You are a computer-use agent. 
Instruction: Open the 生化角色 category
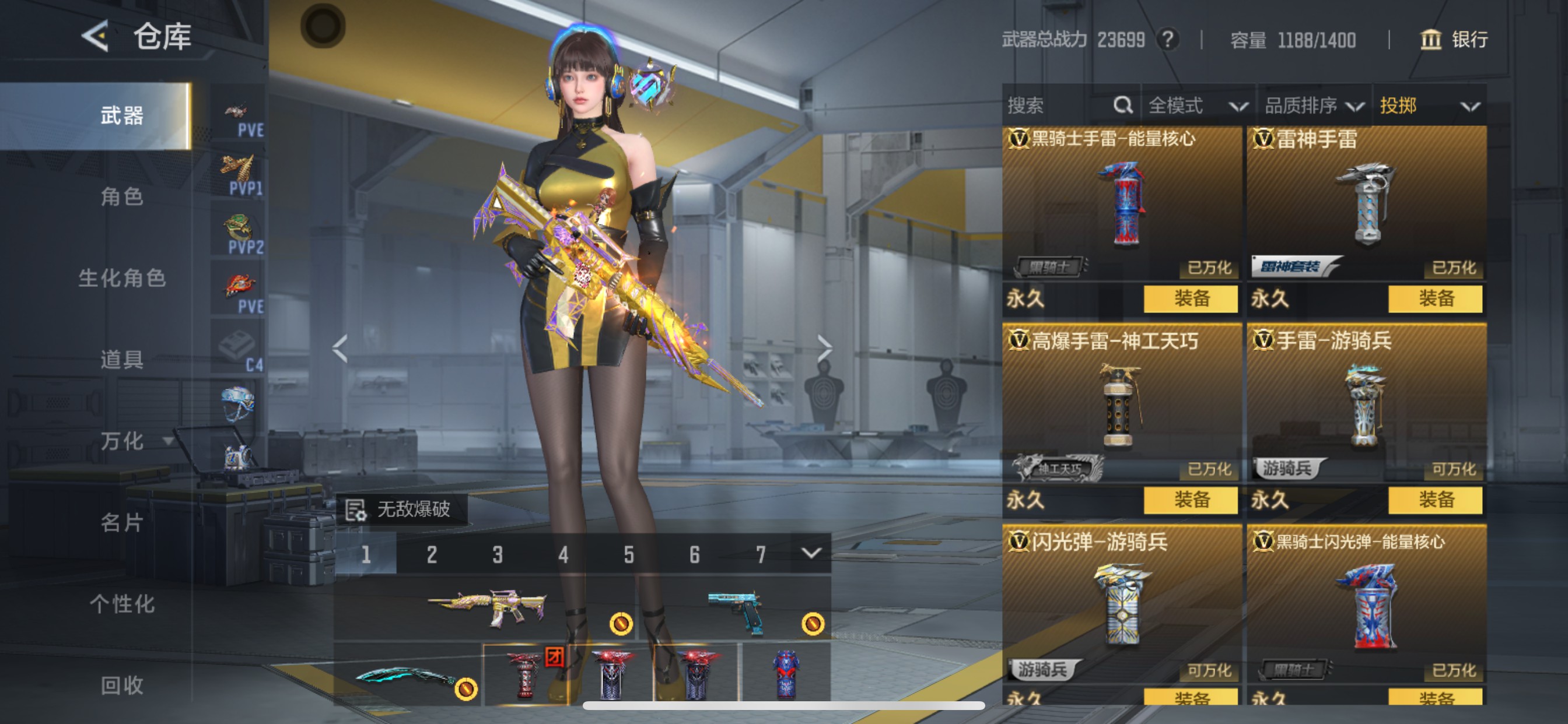click(122, 278)
